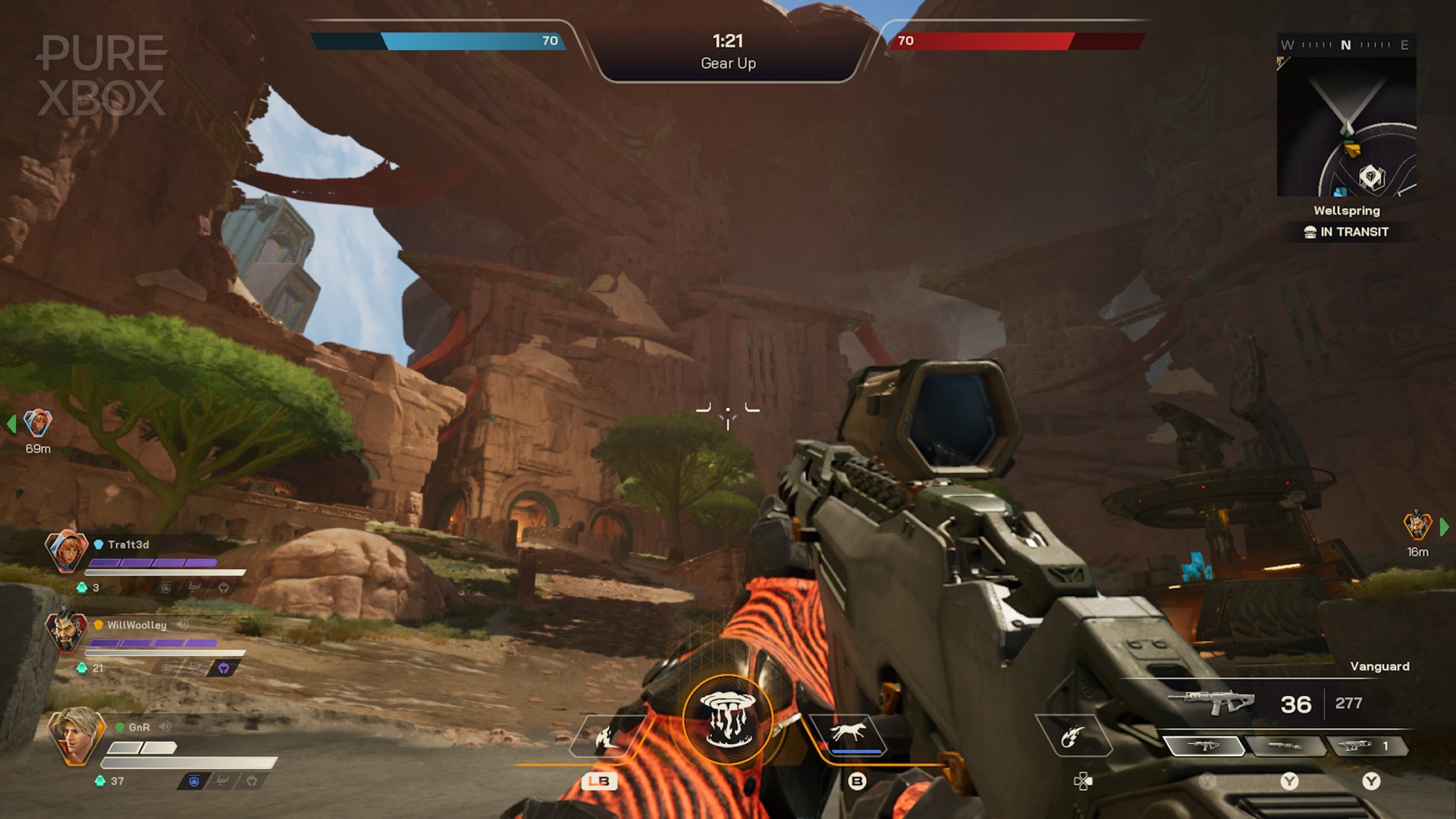Click the minimap showing Wellspring

(x=1347, y=127)
